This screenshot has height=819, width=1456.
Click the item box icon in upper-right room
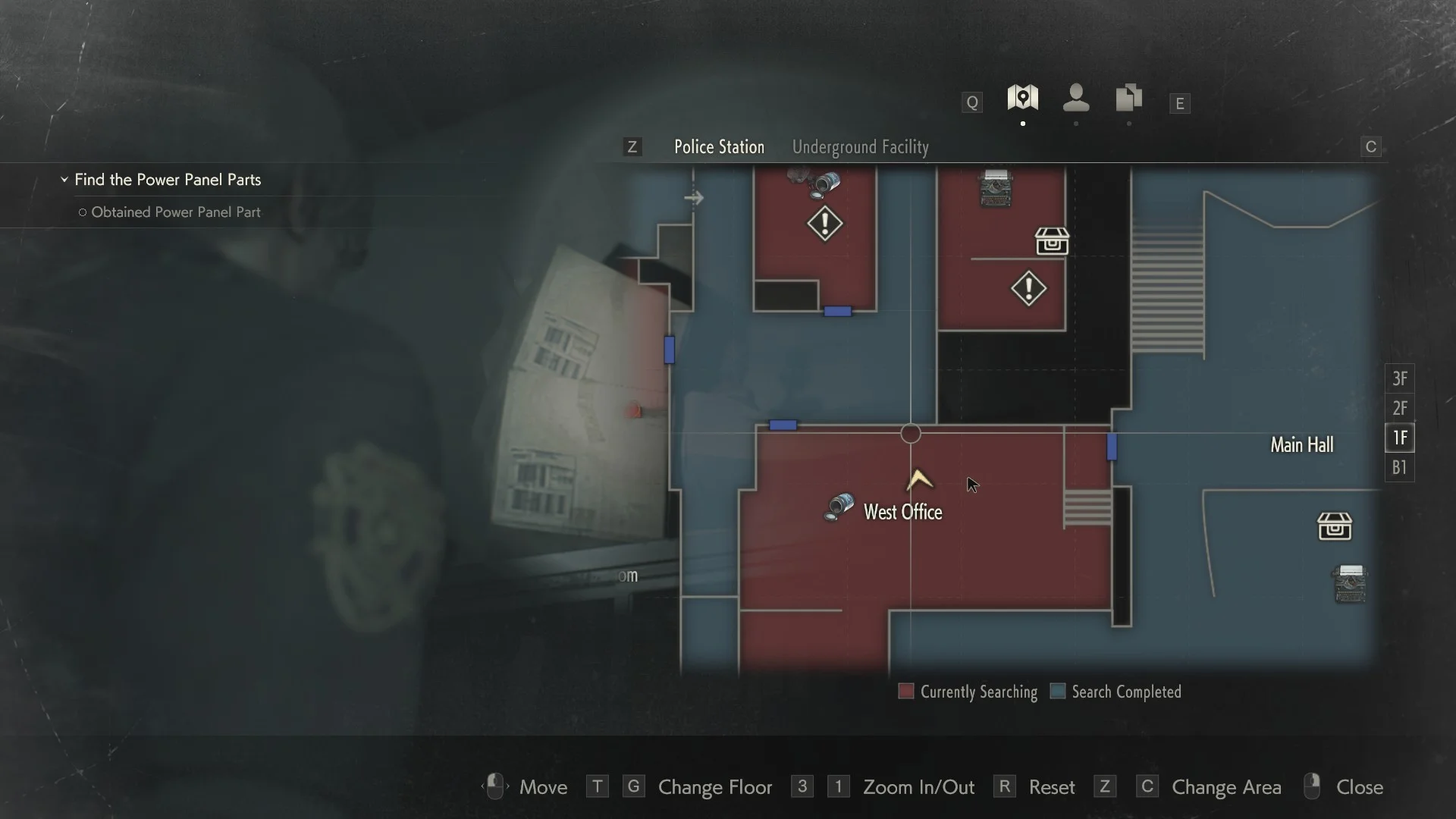click(1051, 242)
